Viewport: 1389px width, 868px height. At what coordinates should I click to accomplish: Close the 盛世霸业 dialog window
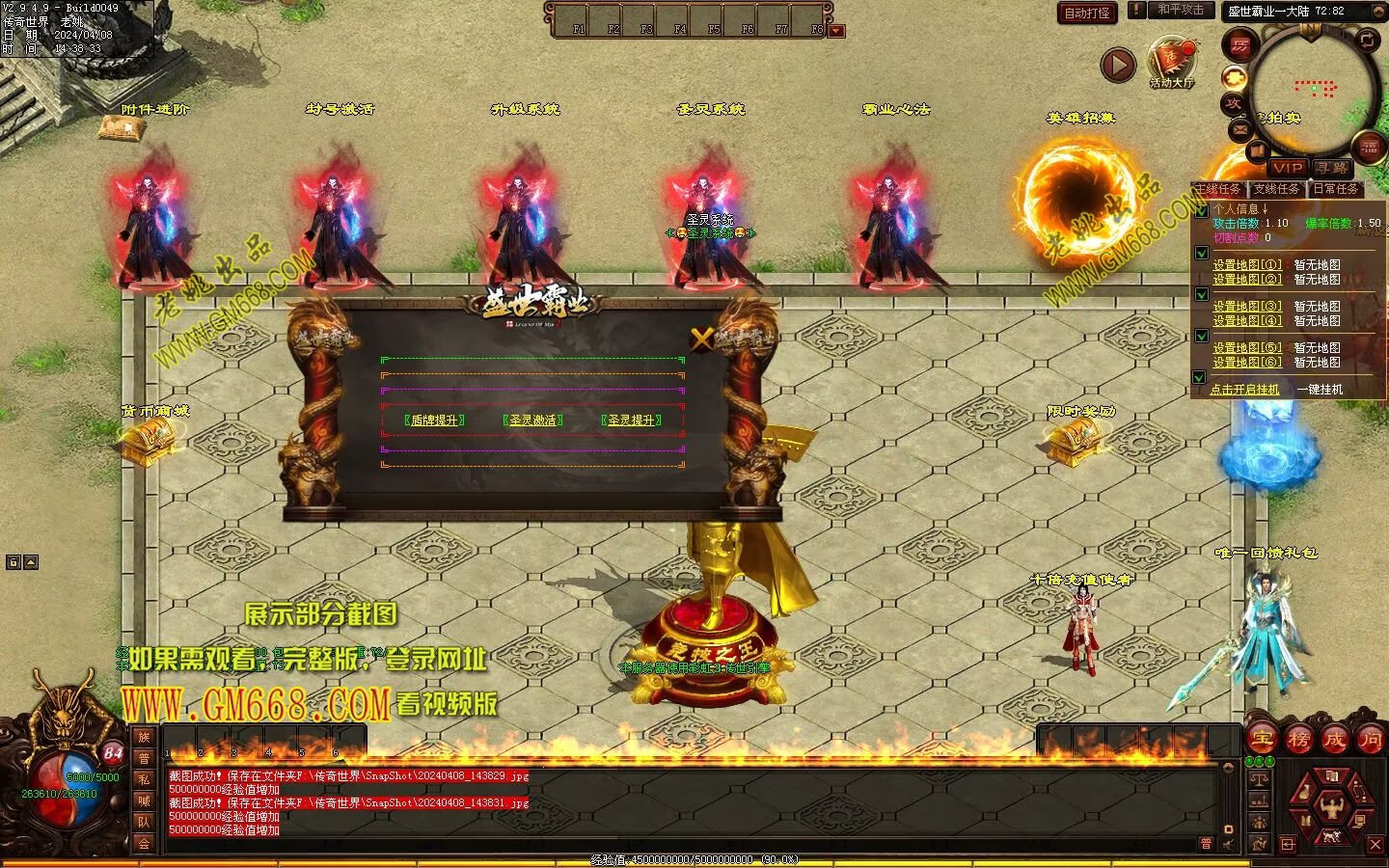click(x=701, y=339)
